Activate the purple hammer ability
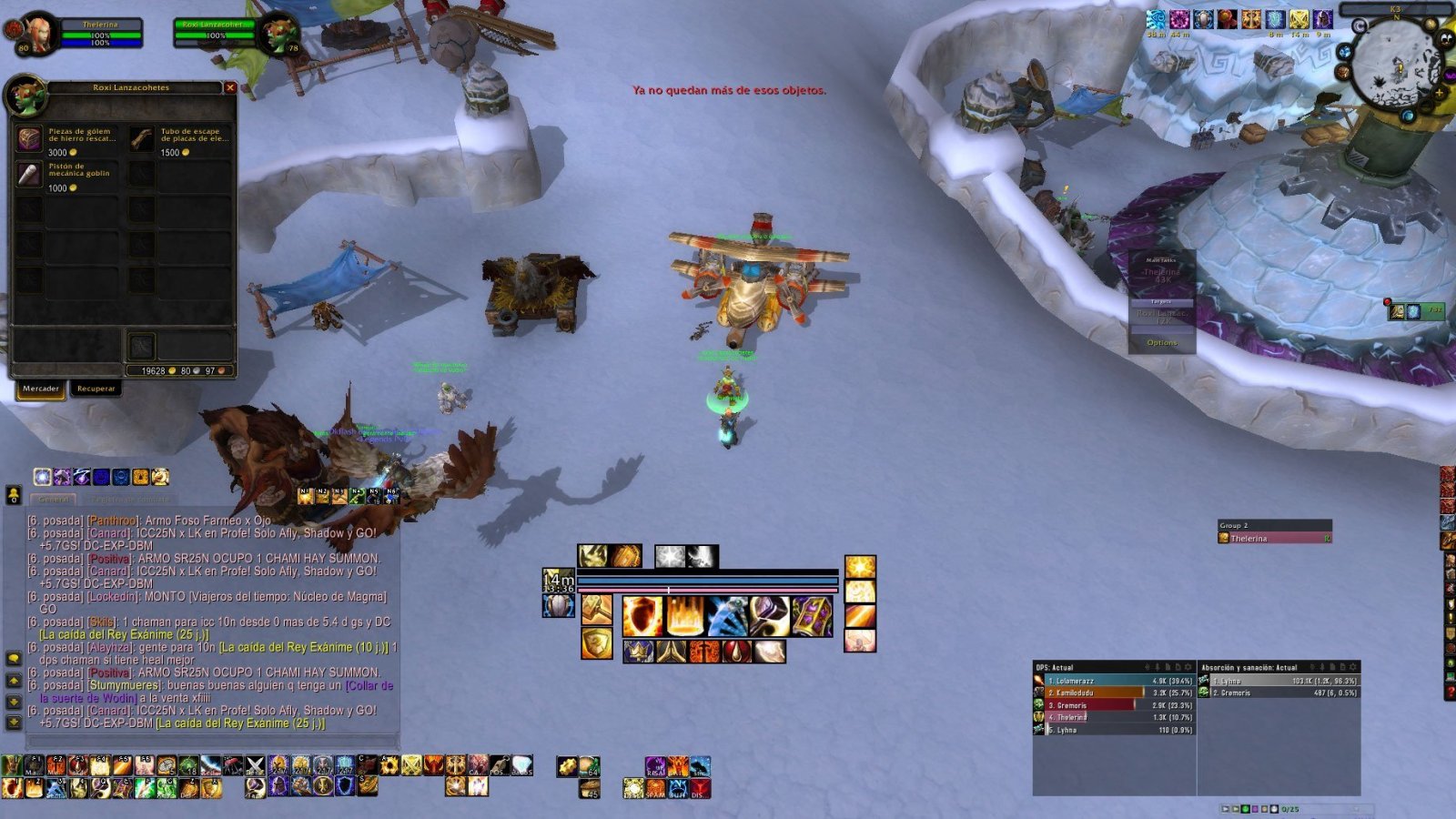The height and width of the screenshot is (819, 1456). pos(769,616)
